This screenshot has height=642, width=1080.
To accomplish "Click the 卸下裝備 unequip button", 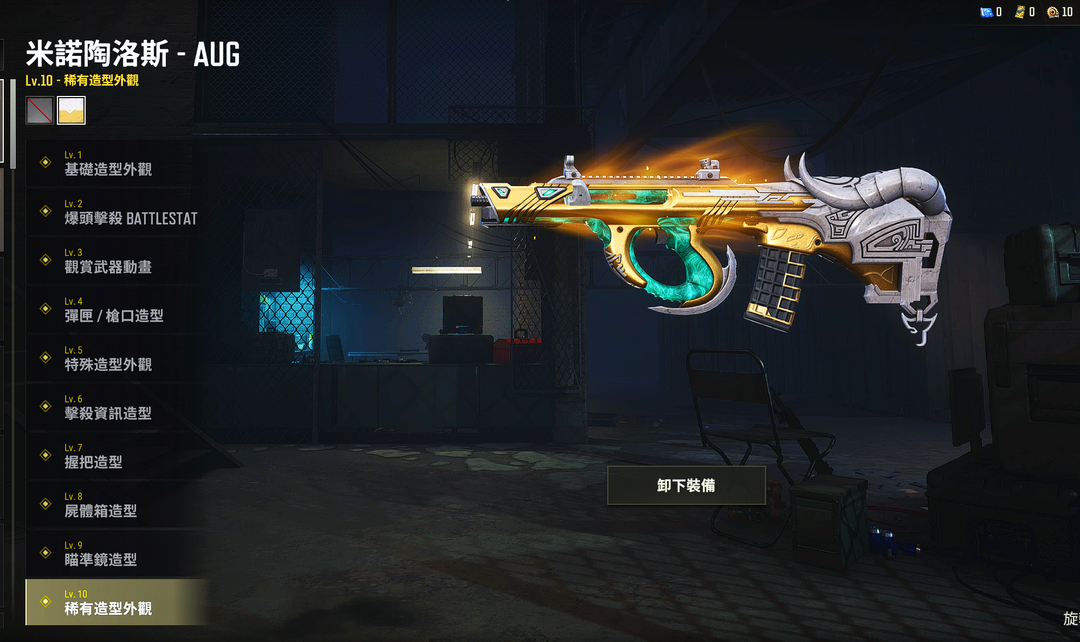I will coord(686,486).
